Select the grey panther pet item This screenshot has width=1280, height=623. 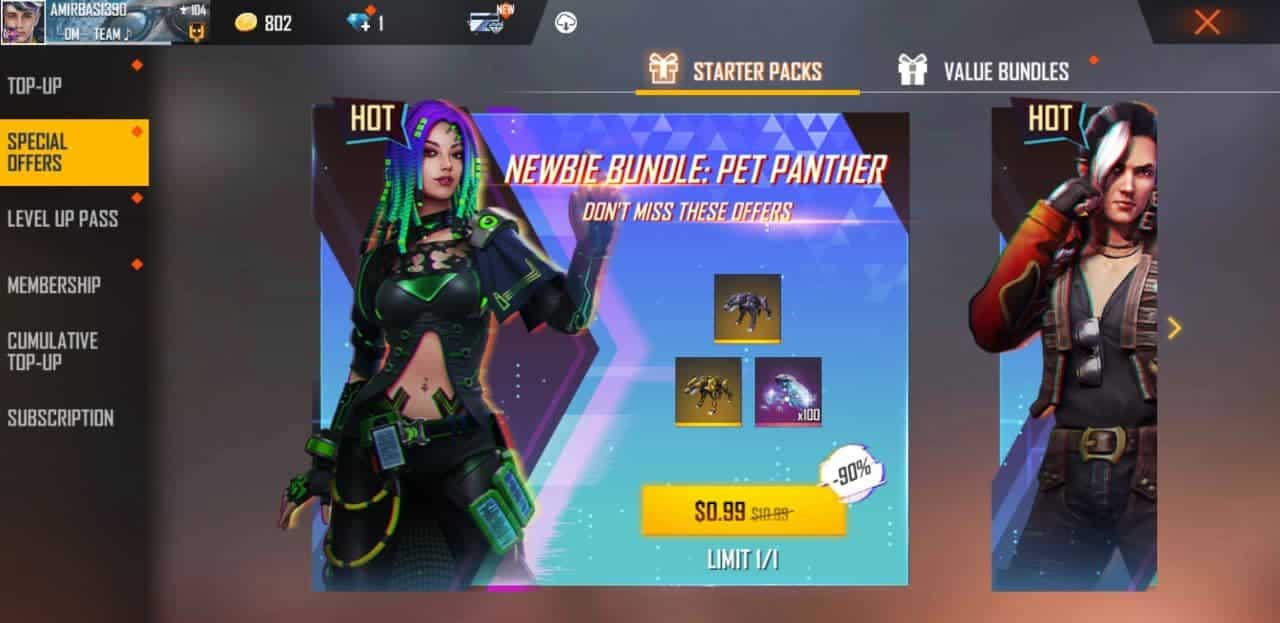coord(747,308)
